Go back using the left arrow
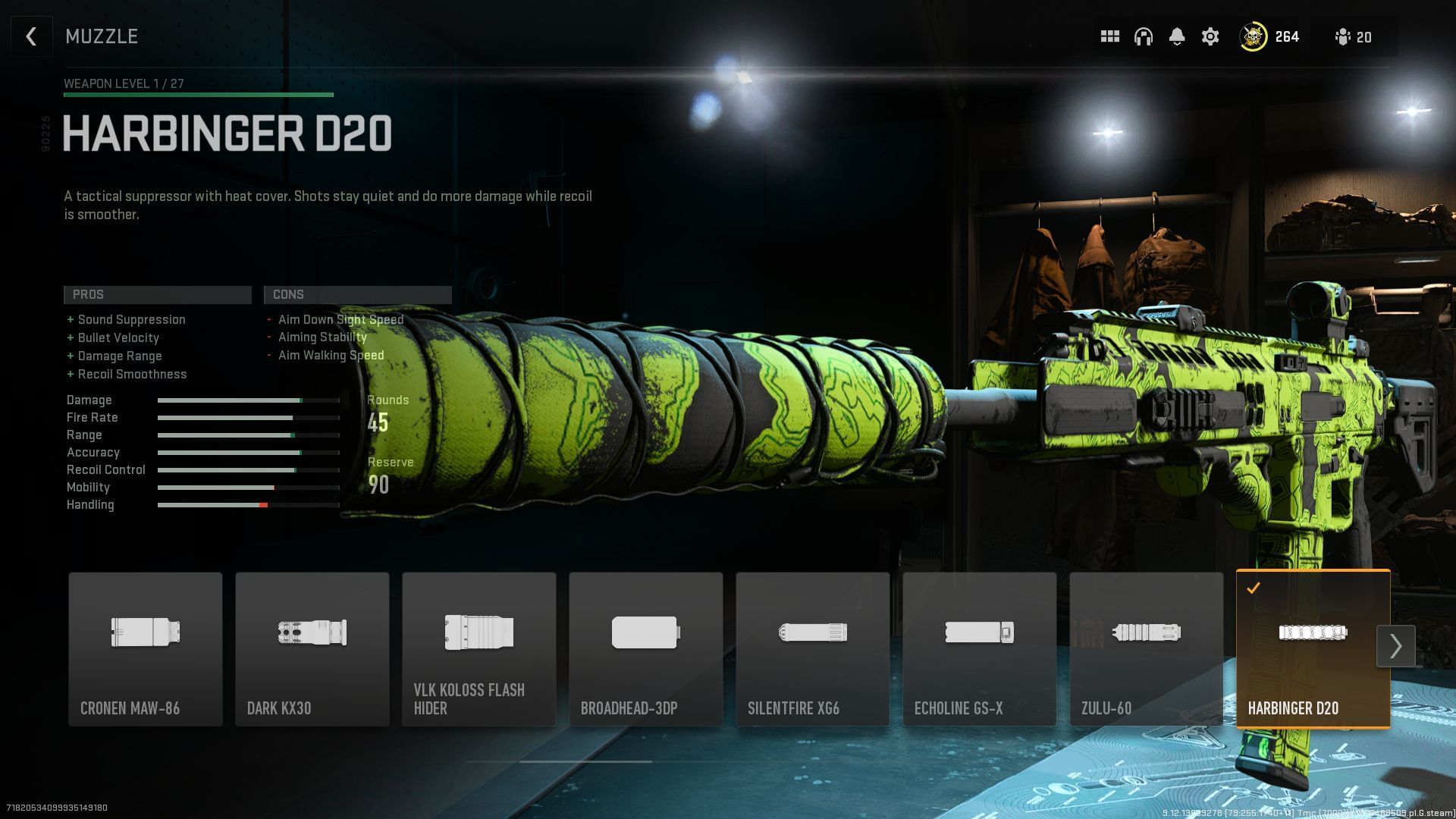 [31, 36]
